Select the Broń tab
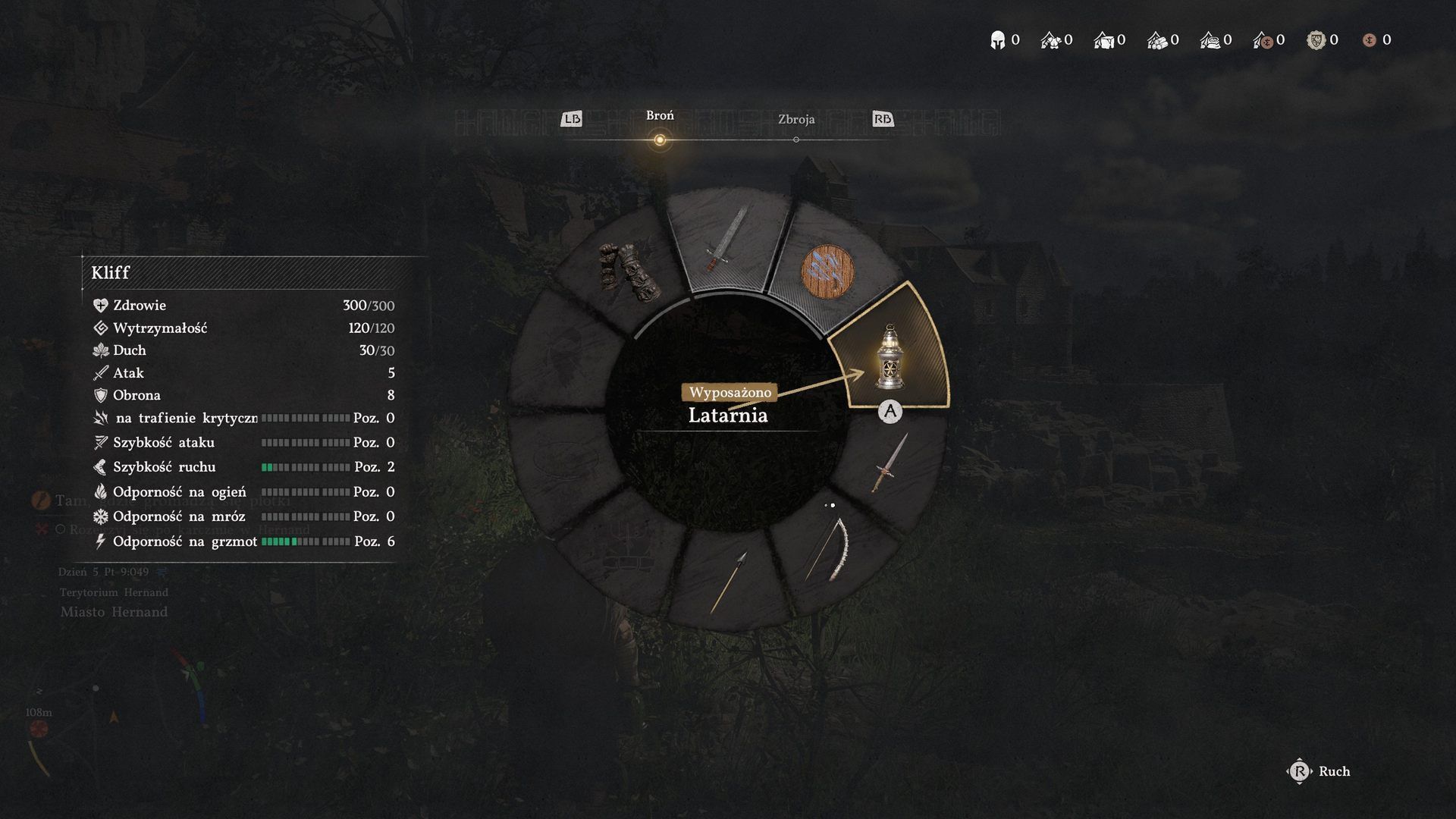This screenshot has width=1456, height=819. point(660,116)
